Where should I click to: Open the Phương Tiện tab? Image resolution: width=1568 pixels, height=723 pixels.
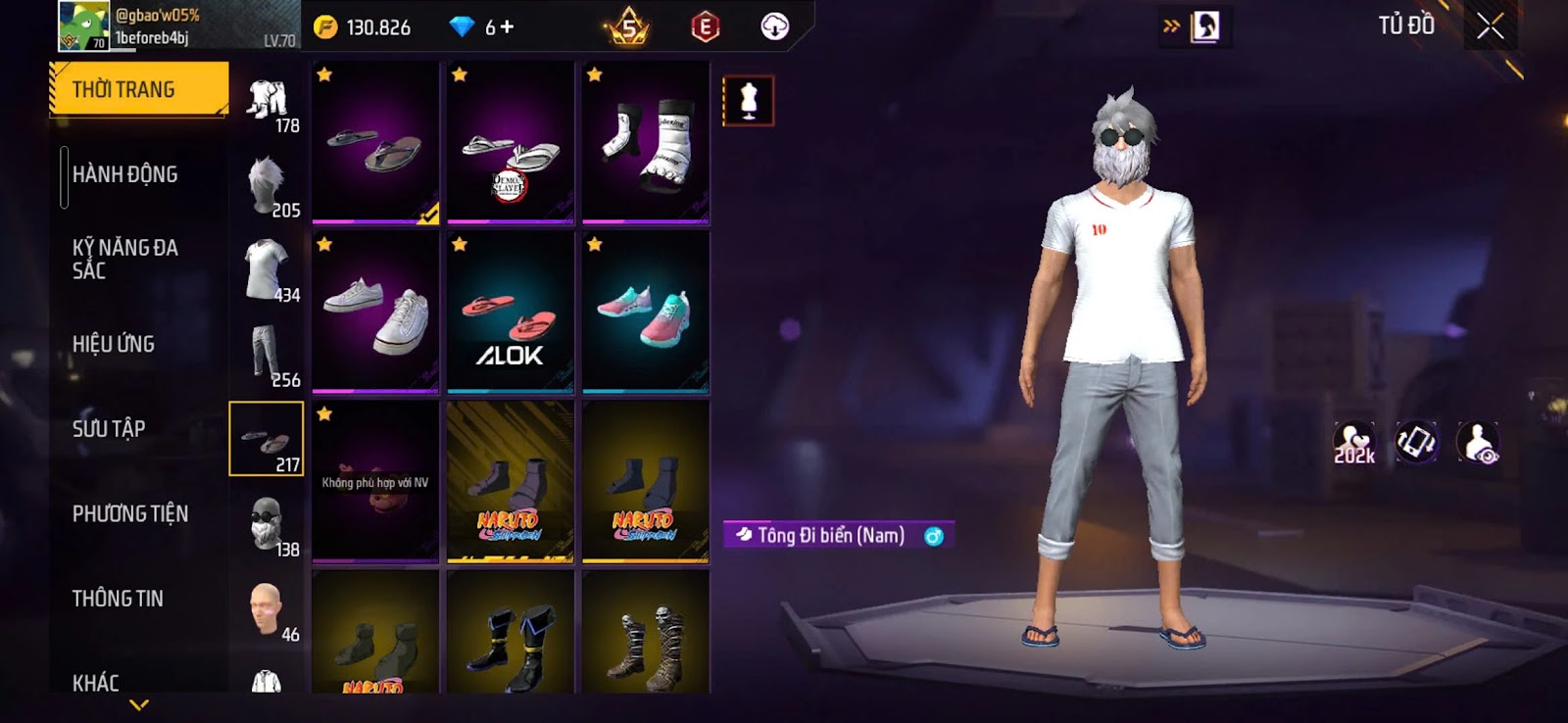tap(130, 513)
